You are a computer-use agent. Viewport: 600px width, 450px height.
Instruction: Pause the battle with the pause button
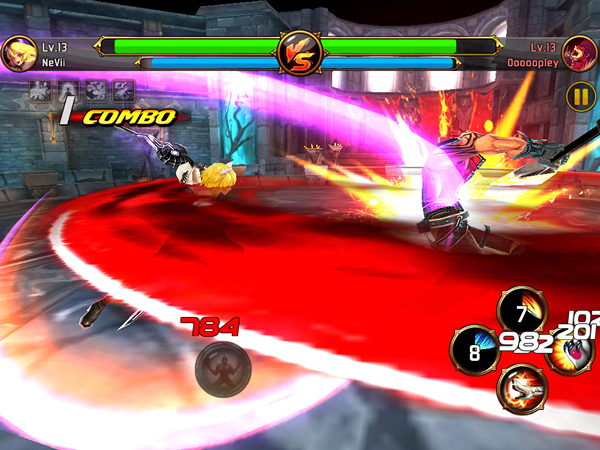pos(580,96)
